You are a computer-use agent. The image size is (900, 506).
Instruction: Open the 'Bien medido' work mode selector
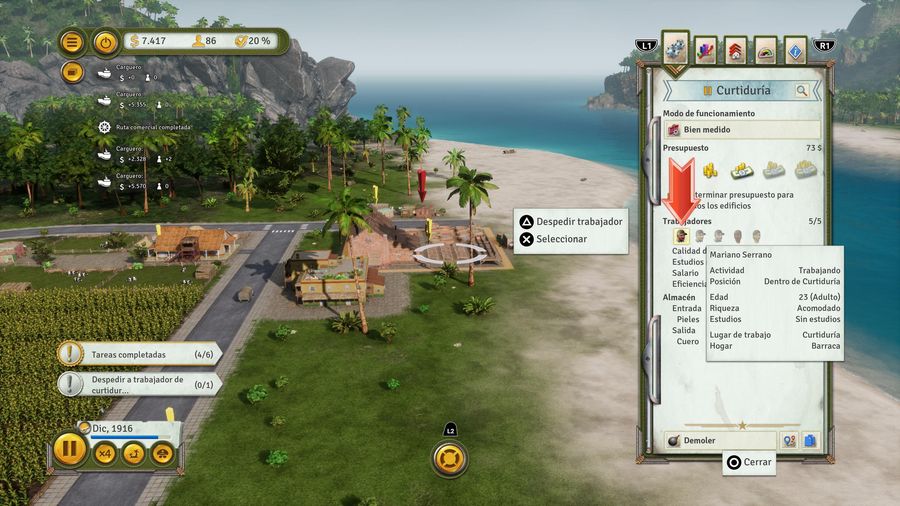click(741, 130)
